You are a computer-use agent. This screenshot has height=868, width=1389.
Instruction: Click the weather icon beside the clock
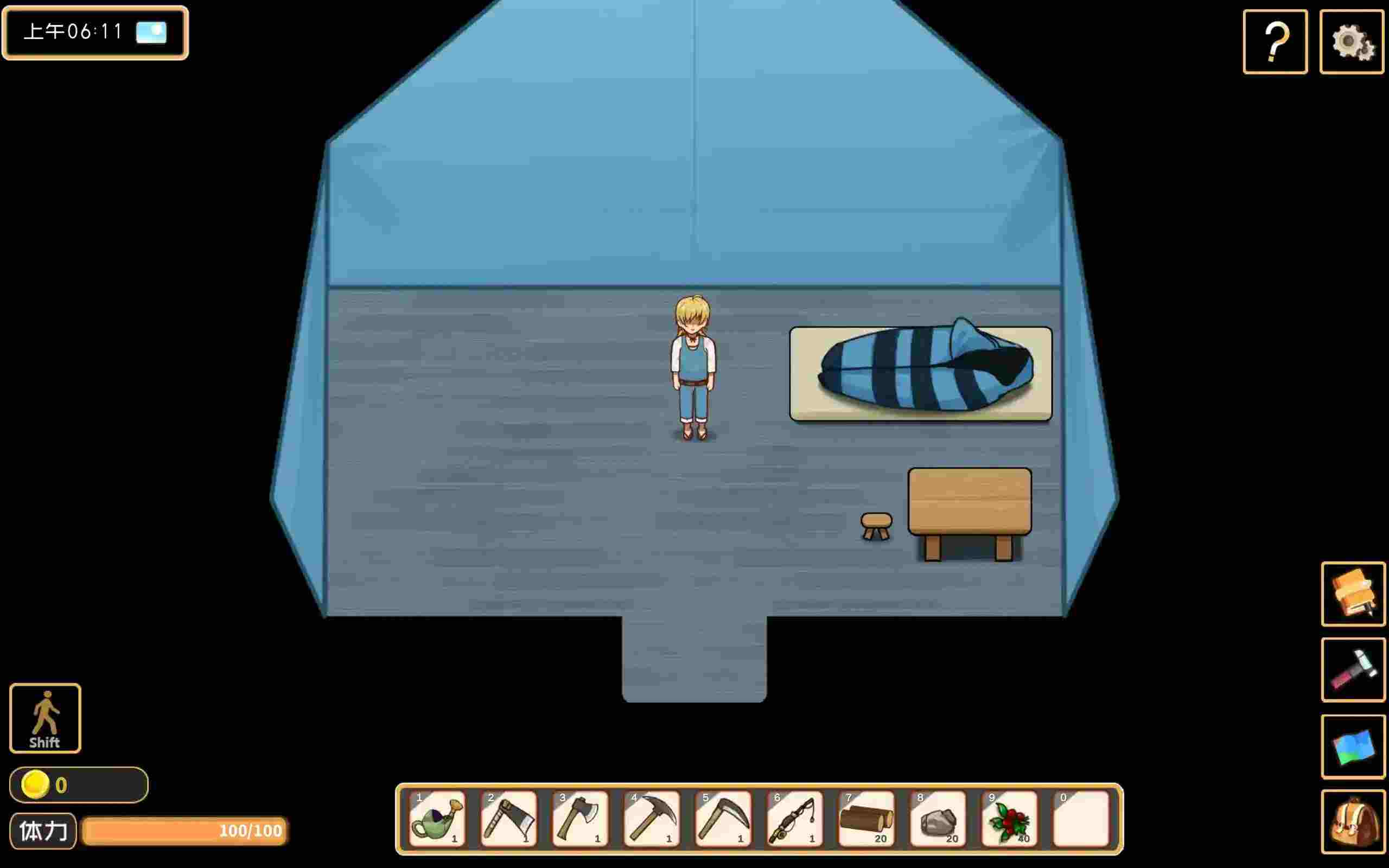pyautogui.click(x=150, y=33)
